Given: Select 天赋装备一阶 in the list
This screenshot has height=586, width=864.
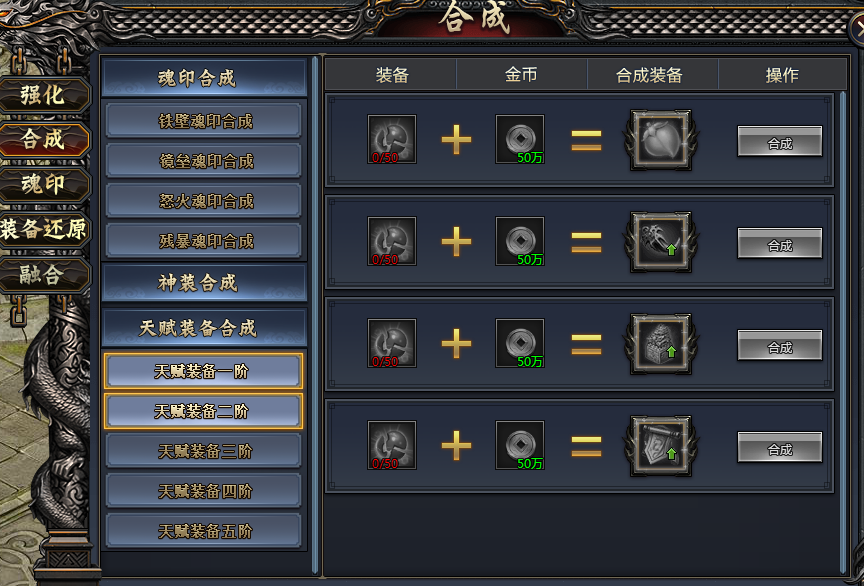Looking at the screenshot, I should 203,371.
